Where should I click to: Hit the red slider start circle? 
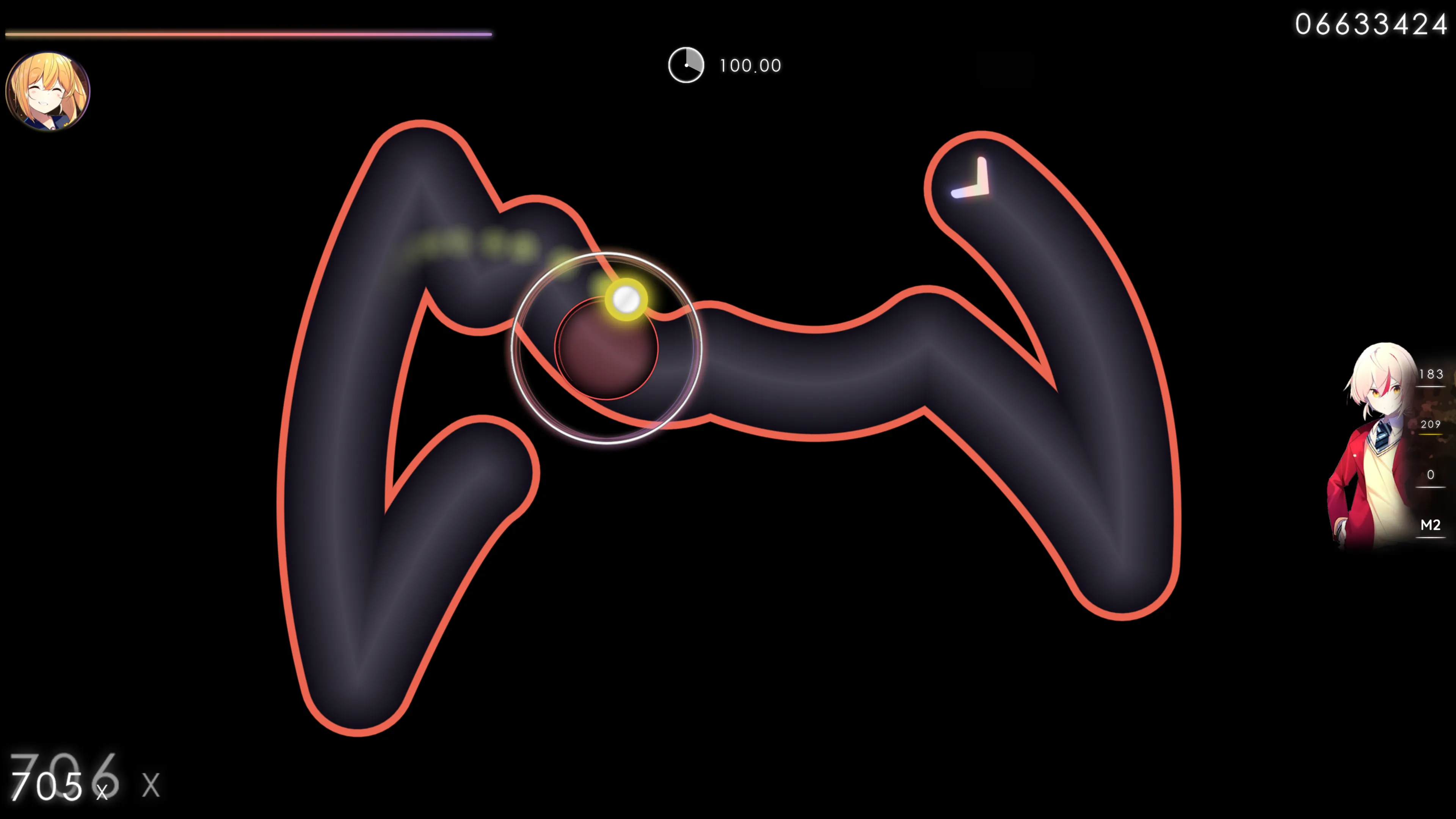pos(606,348)
